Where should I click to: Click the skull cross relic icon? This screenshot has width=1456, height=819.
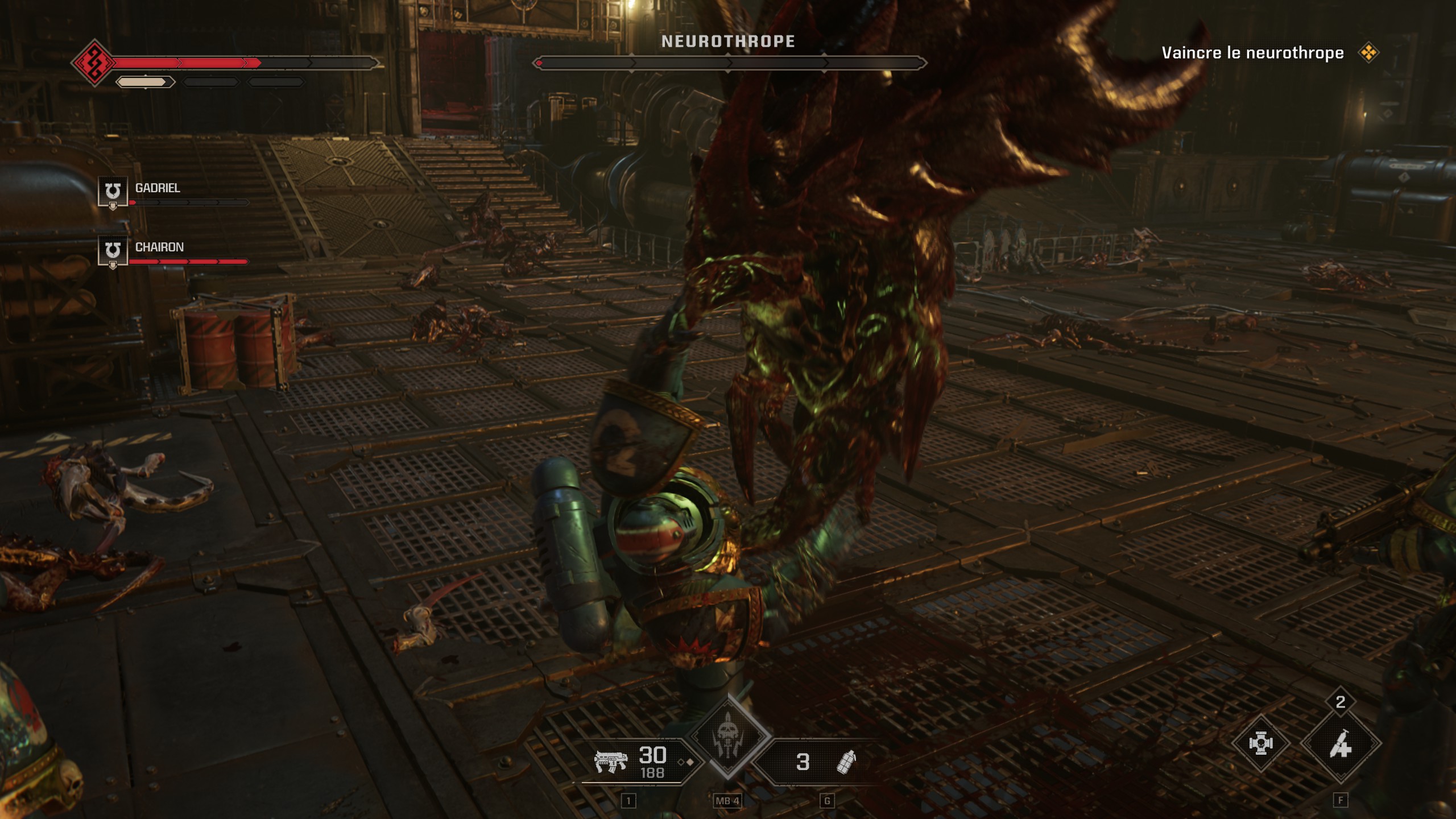click(x=1260, y=744)
